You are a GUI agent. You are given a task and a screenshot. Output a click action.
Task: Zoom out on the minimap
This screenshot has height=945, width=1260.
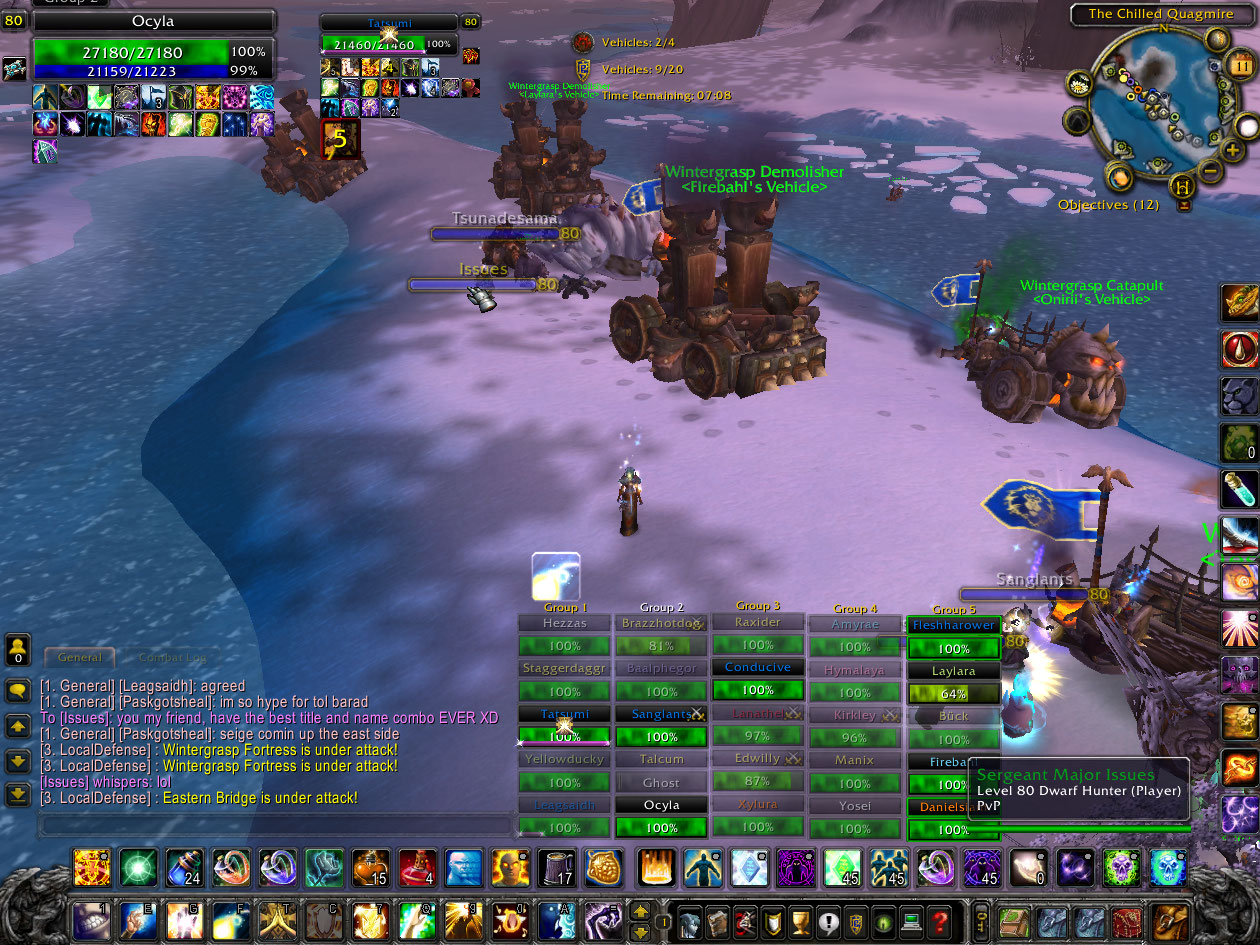point(1210,170)
